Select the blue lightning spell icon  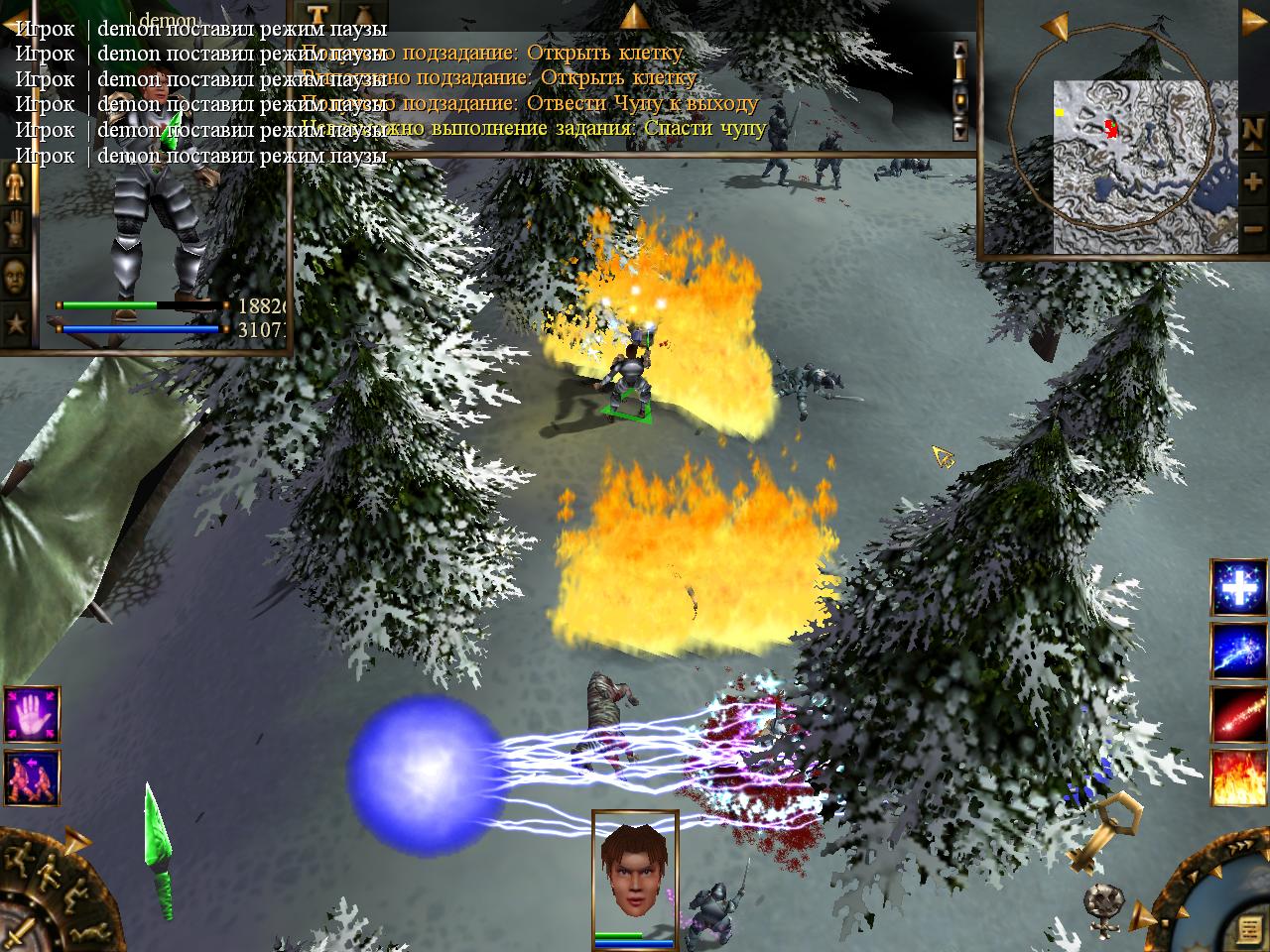click(1238, 651)
